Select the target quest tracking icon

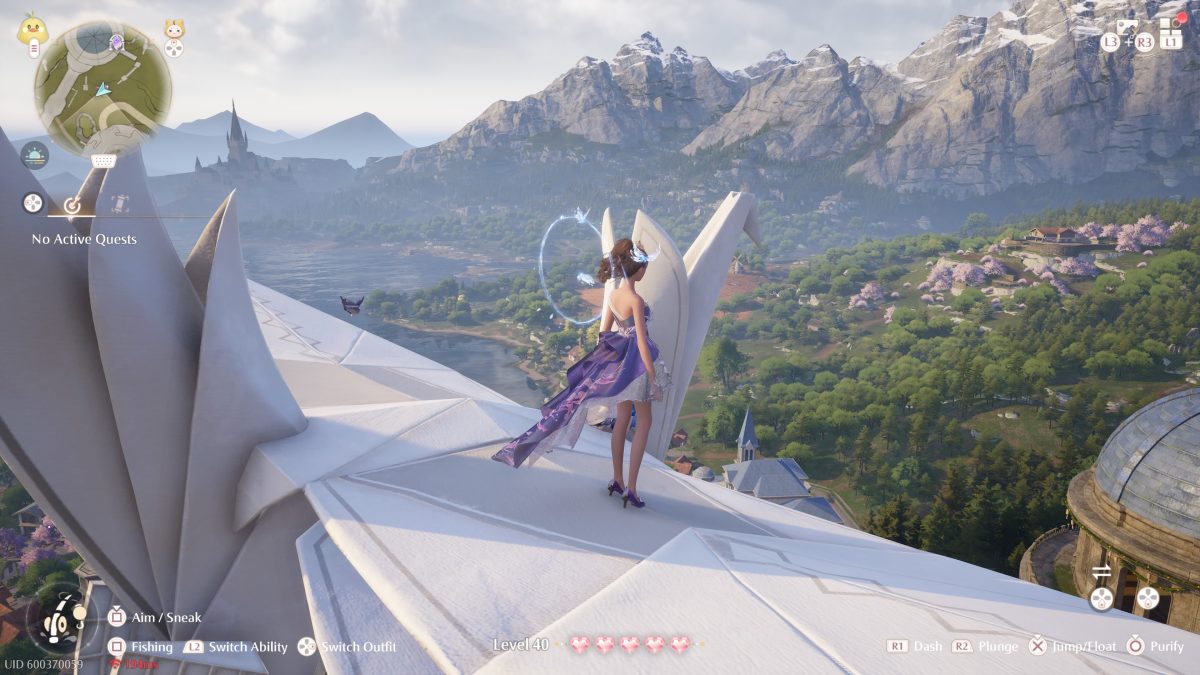[72, 204]
